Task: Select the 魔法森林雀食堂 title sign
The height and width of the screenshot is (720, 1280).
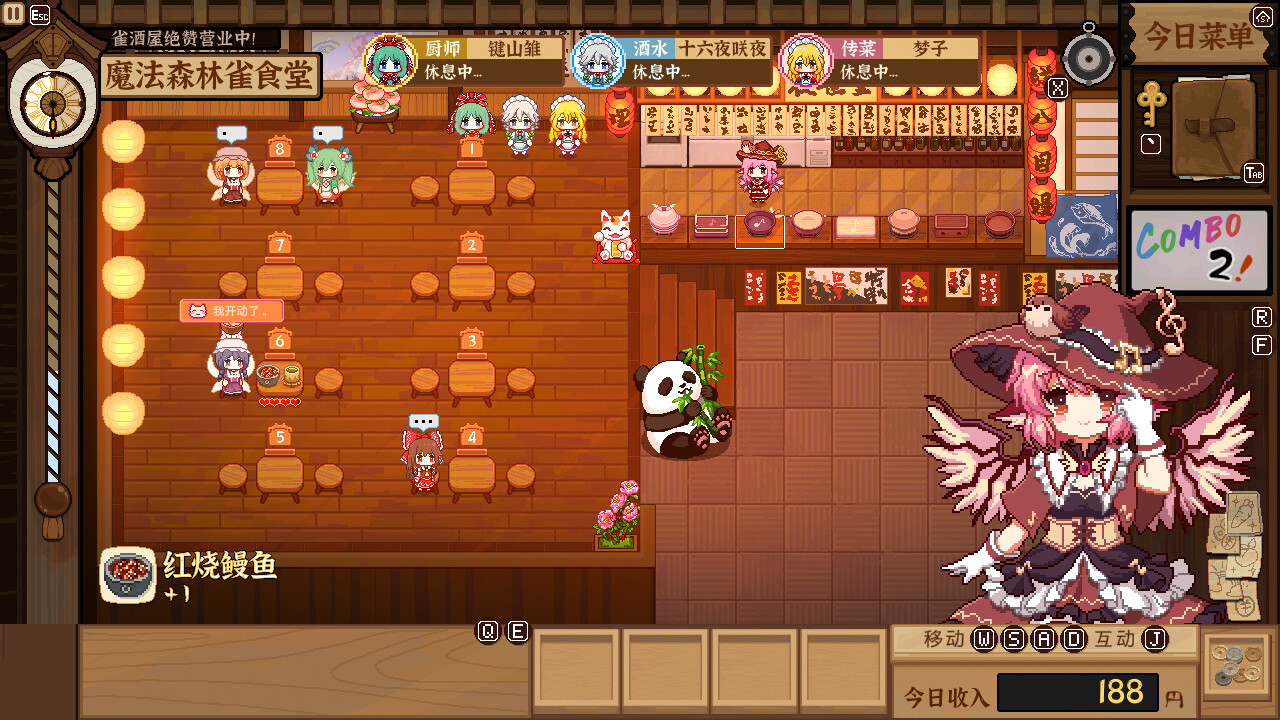Action: (210, 75)
